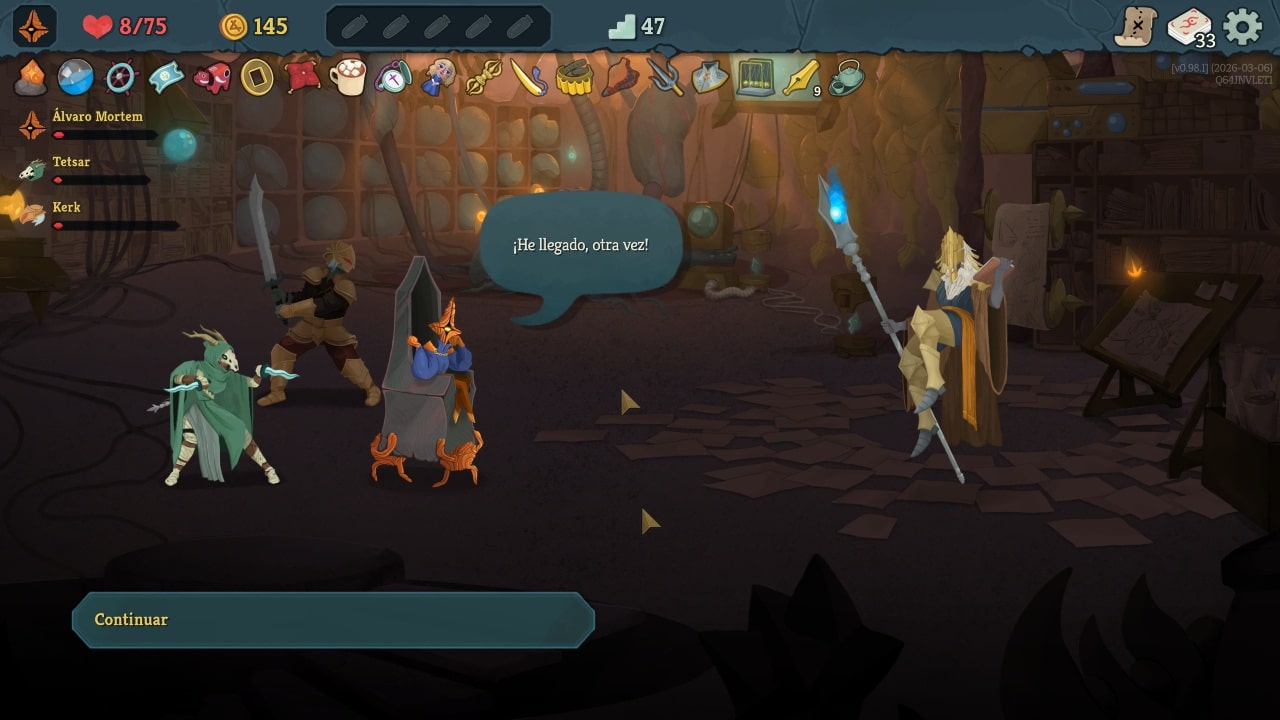1280x720 pixels.
Task: Check the teapot set relic
Action: [x=846, y=77]
